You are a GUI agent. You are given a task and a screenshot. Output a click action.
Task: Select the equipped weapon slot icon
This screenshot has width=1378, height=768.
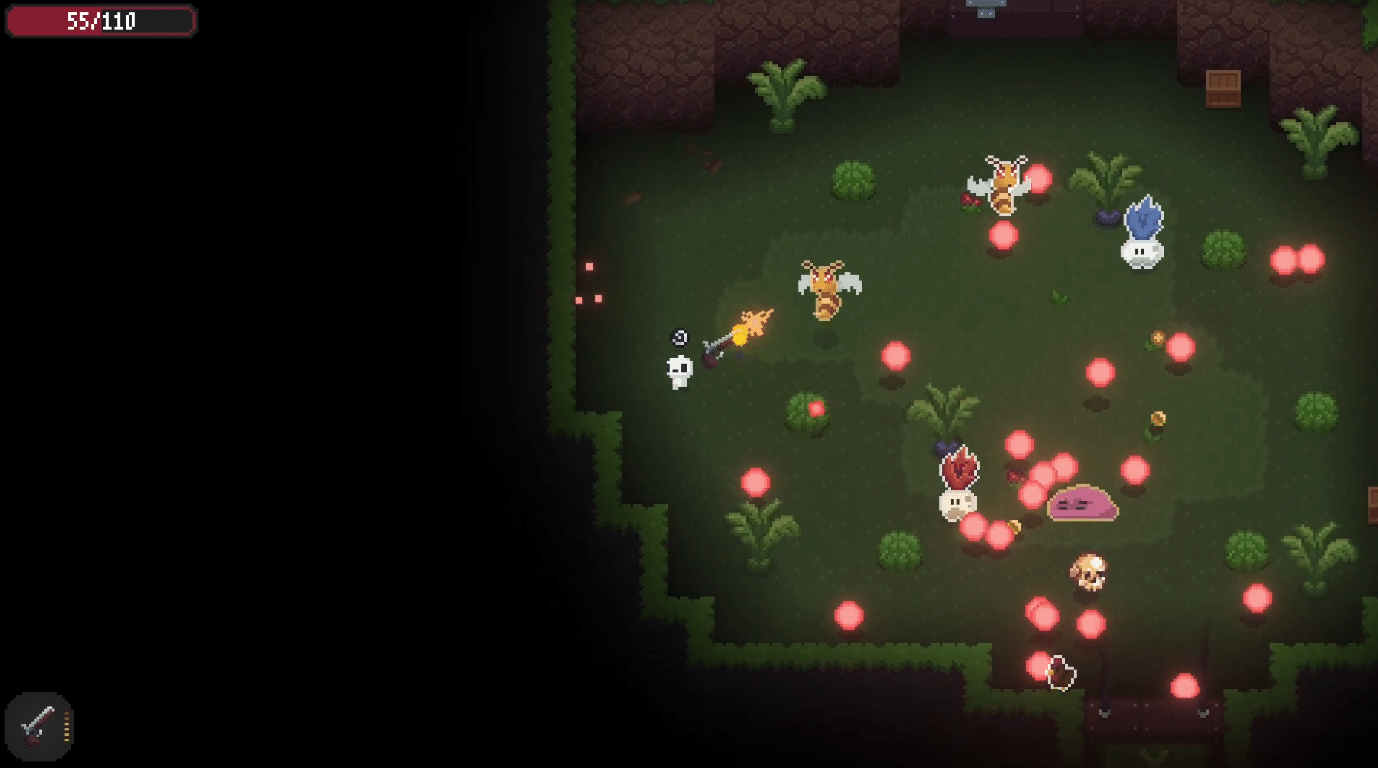pos(38,727)
